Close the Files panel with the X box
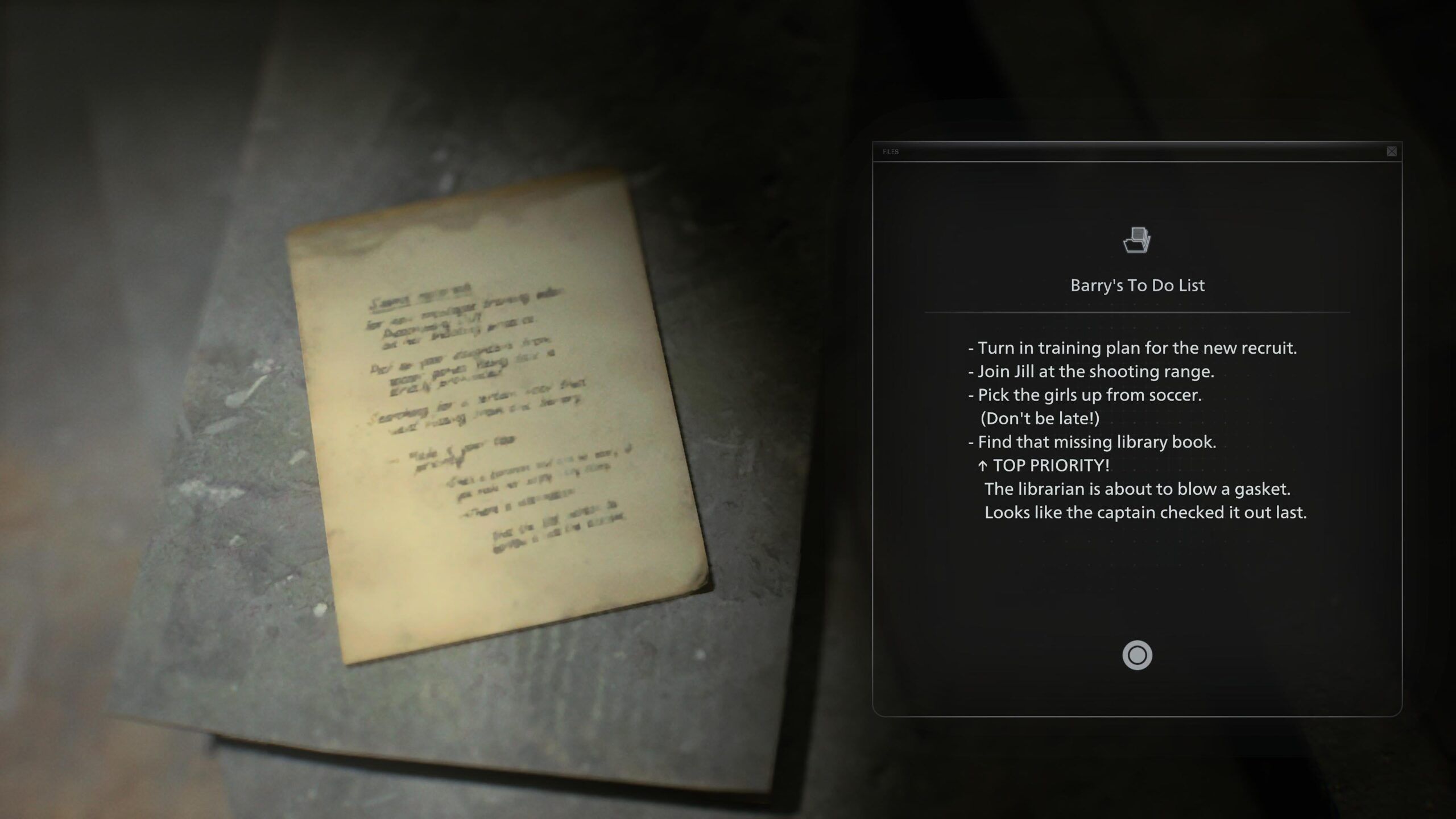 point(1391,151)
